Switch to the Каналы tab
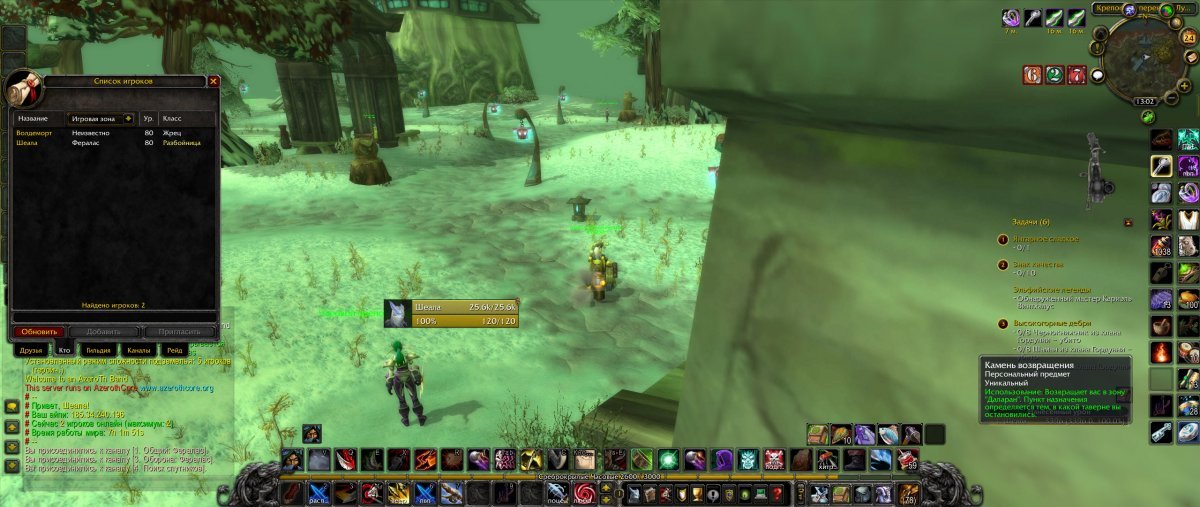The width and height of the screenshot is (1200, 507). (139, 351)
